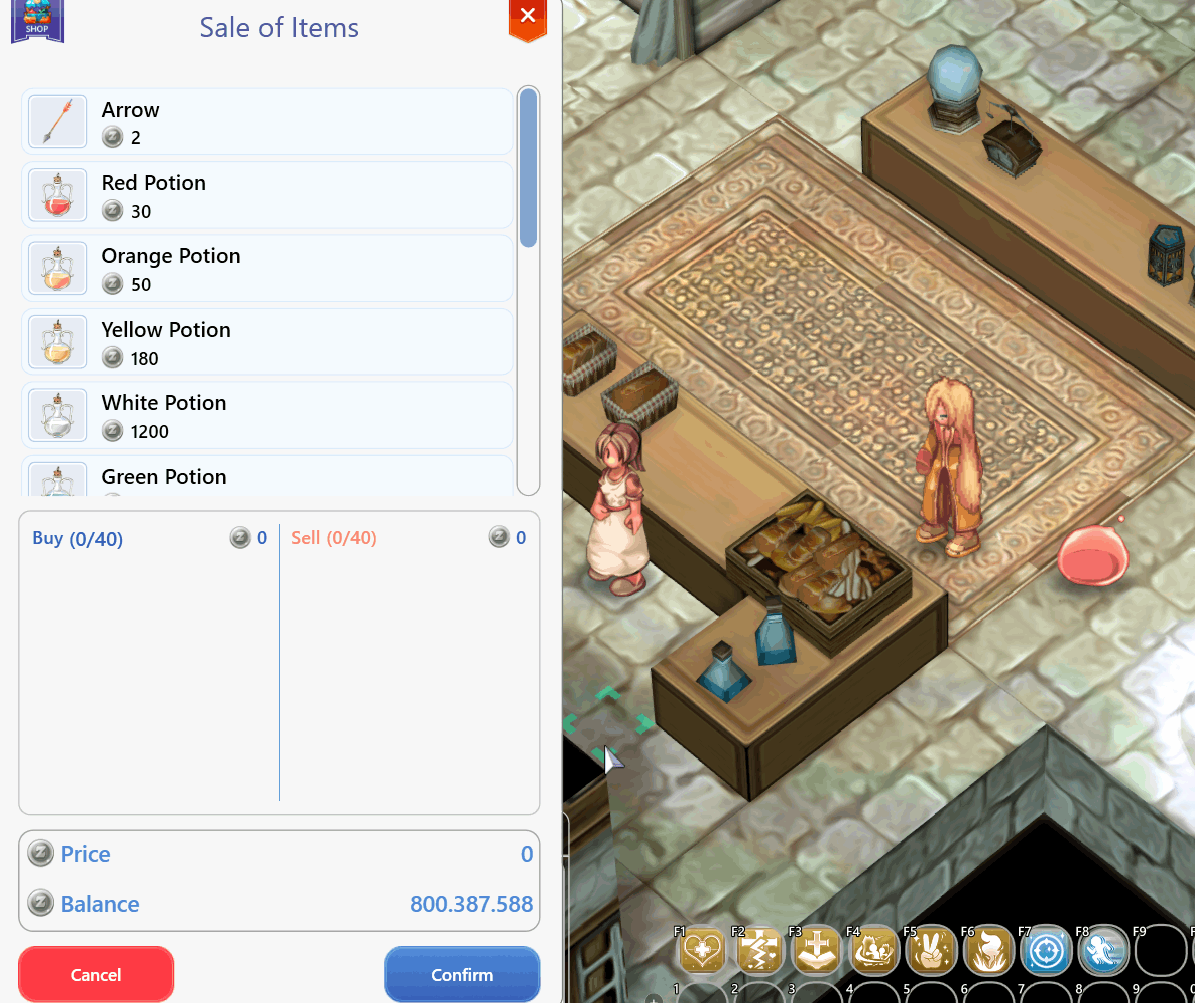Click the SHOP banner icon
Image resolution: width=1195 pixels, height=1003 pixels.
37,20
